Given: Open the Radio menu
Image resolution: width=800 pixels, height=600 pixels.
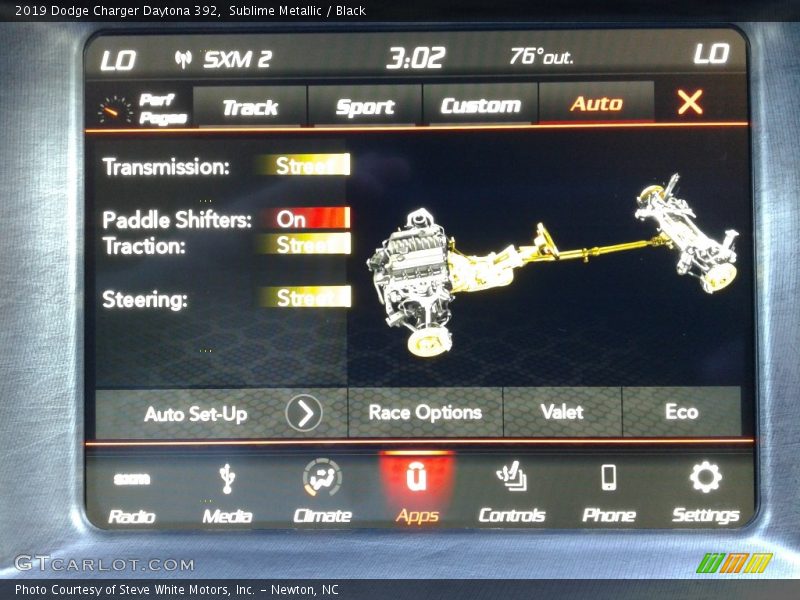Looking at the screenshot, I should (132, 494).
